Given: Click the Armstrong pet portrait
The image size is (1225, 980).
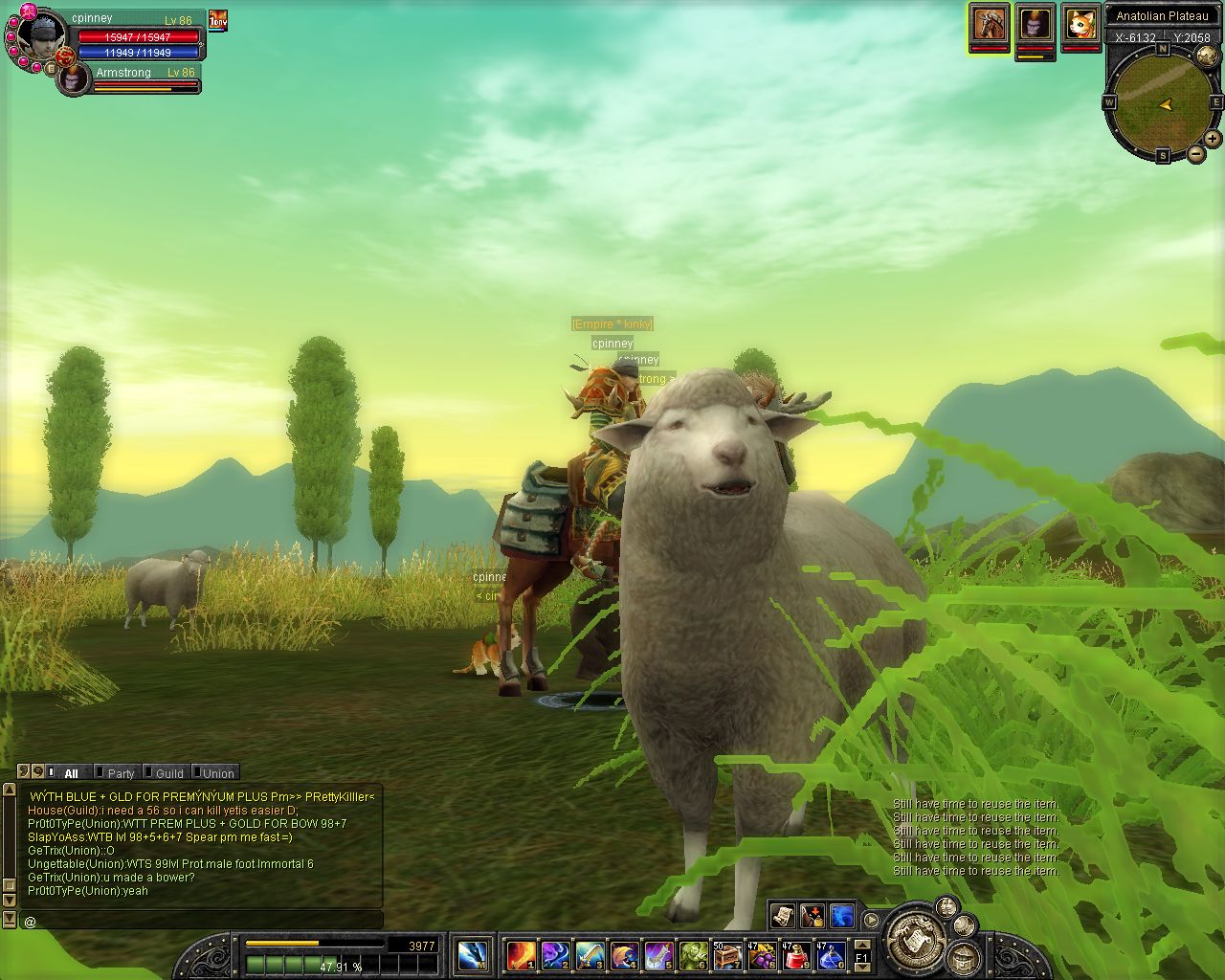Looking at the screenshot, I should pyautogui.click(x=72, y=78).
